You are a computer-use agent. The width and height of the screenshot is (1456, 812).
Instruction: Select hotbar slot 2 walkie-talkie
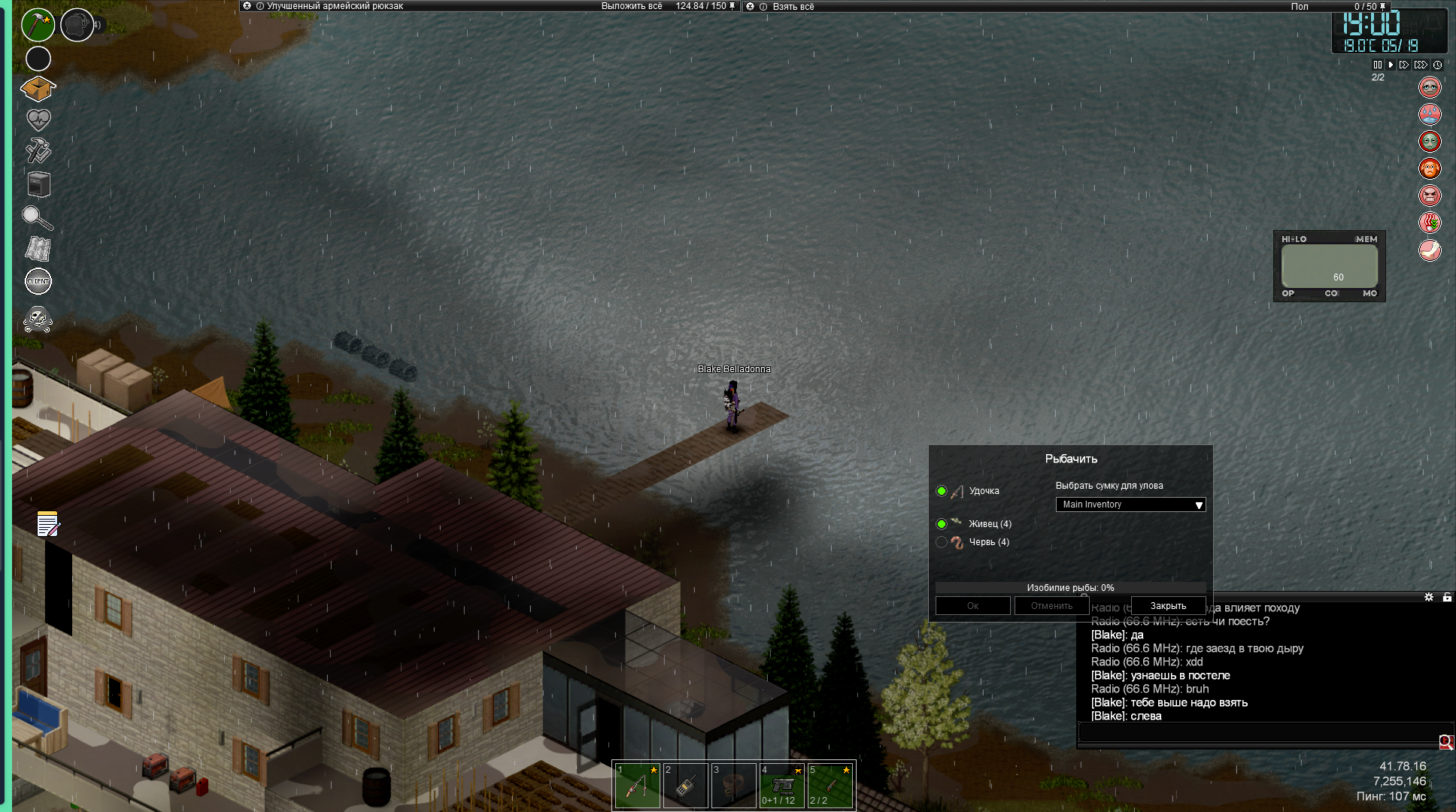685,786
